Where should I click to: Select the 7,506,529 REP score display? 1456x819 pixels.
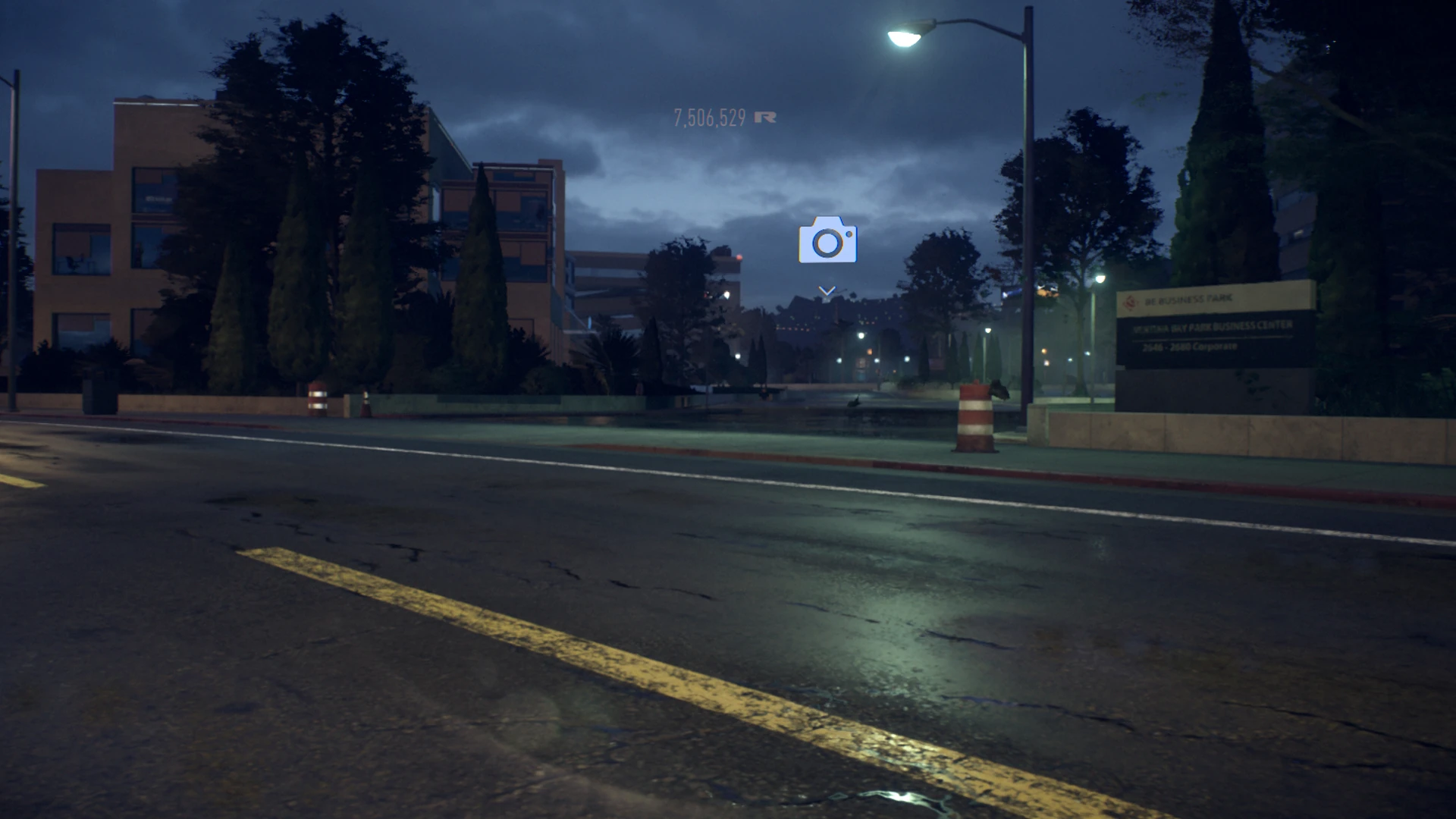(x=709, y=118)
